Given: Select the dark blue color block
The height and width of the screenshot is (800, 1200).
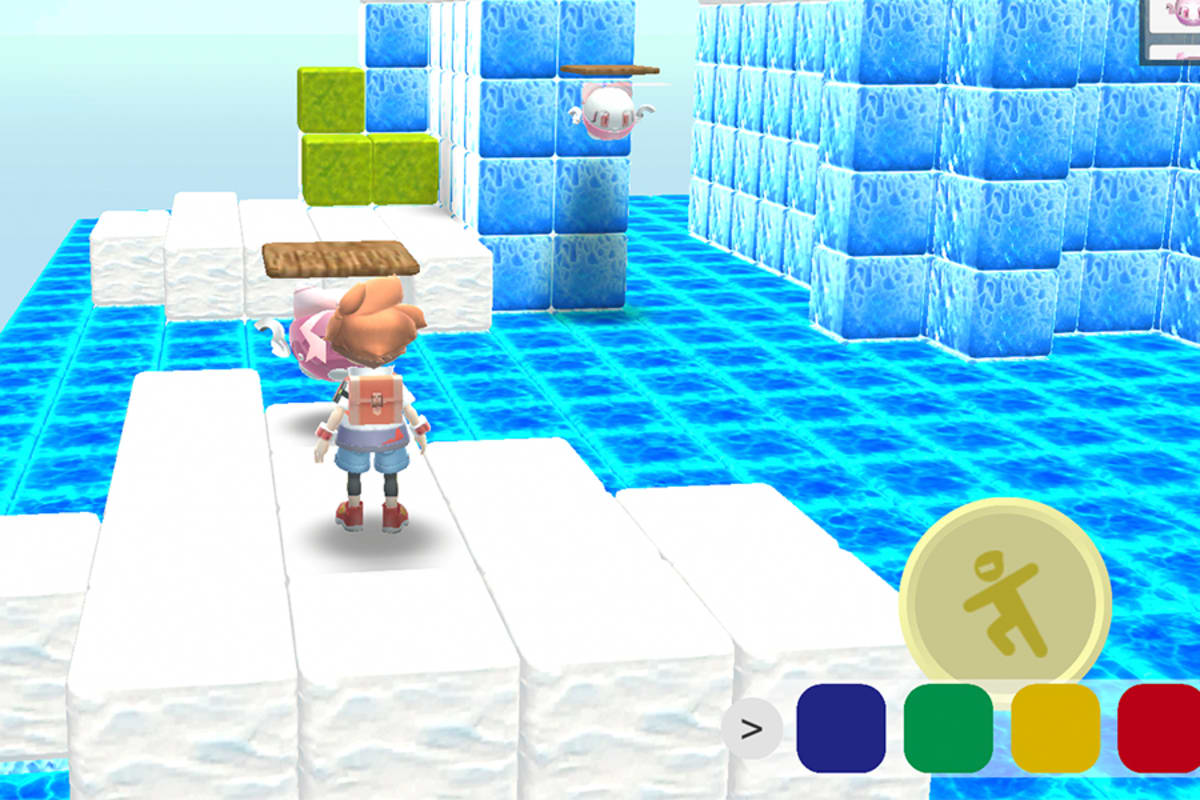Looking at the screenshot, I should 841,729.
